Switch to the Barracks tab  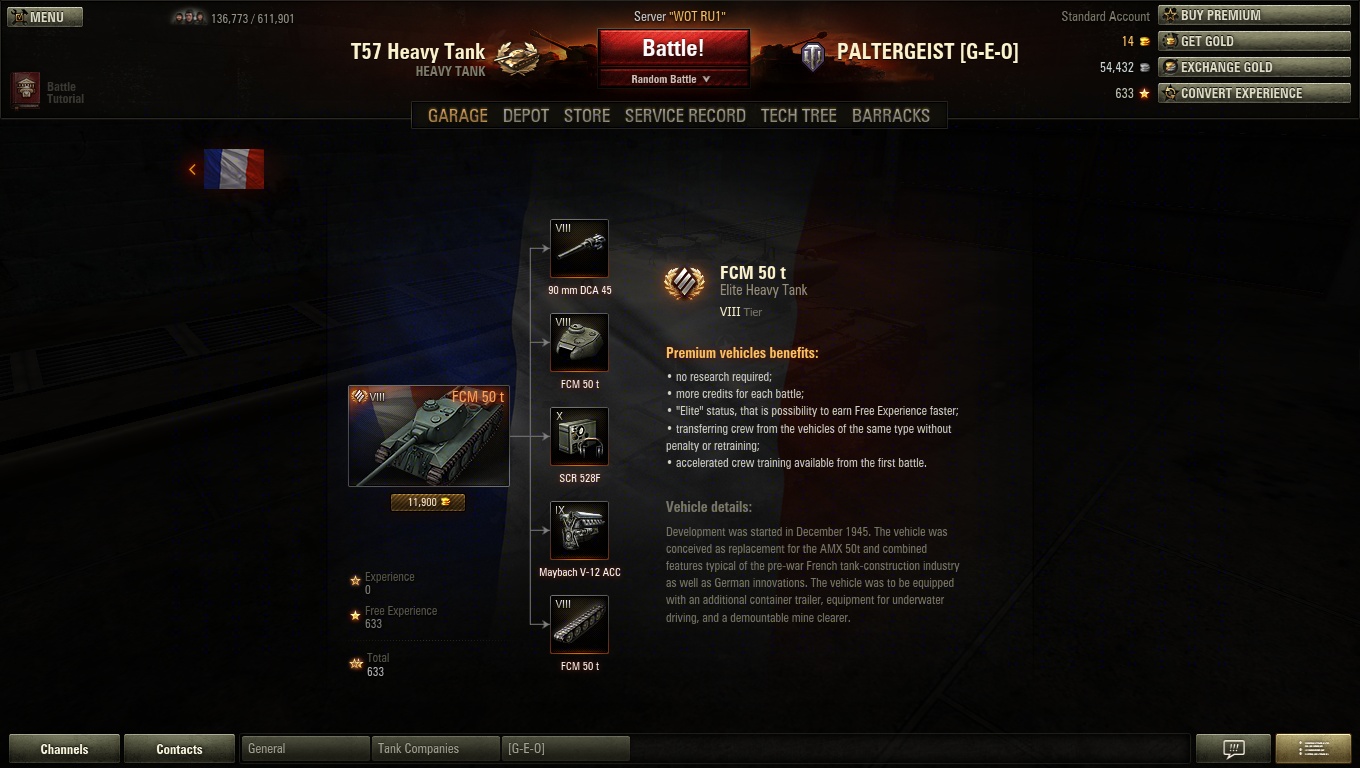tap(891, 115)
